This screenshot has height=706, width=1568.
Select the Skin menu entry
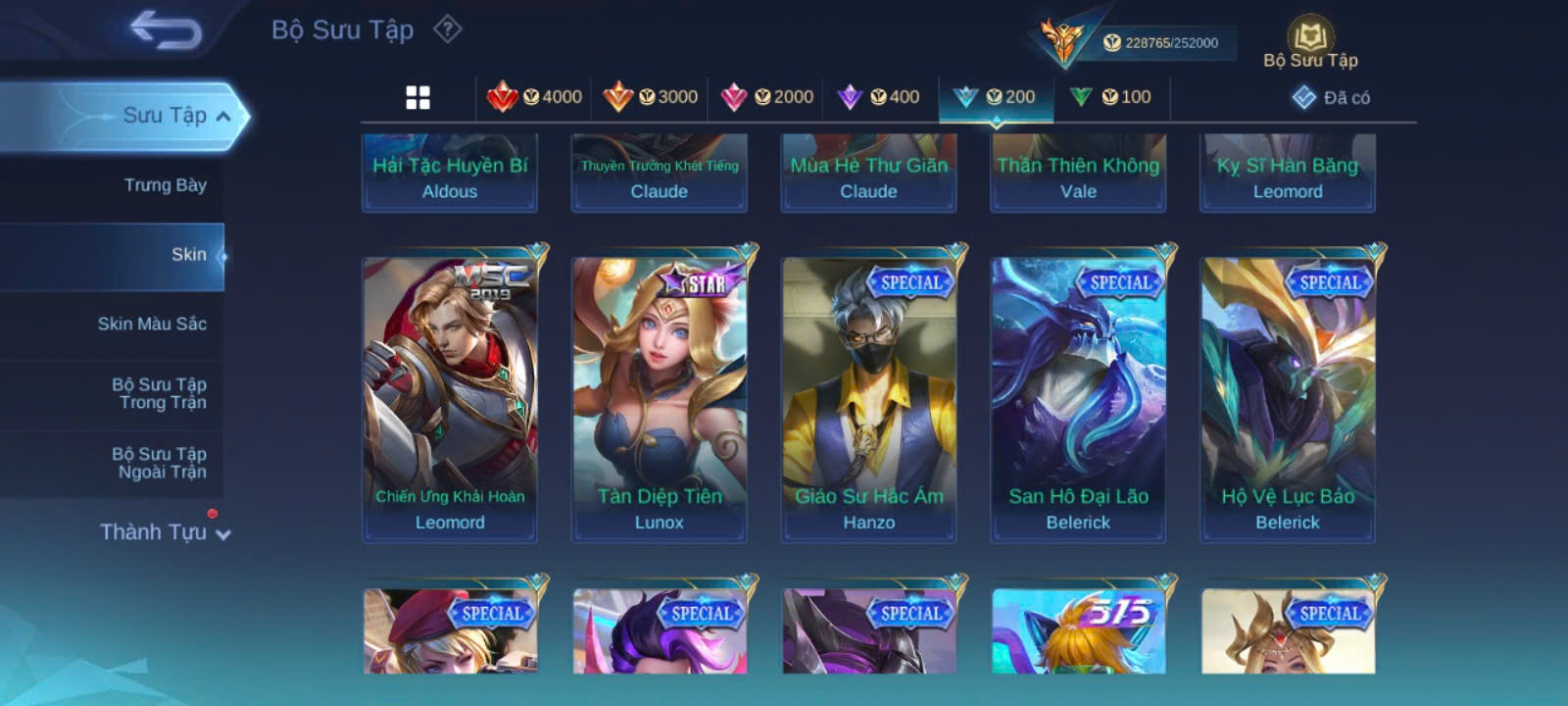[188, 255]
